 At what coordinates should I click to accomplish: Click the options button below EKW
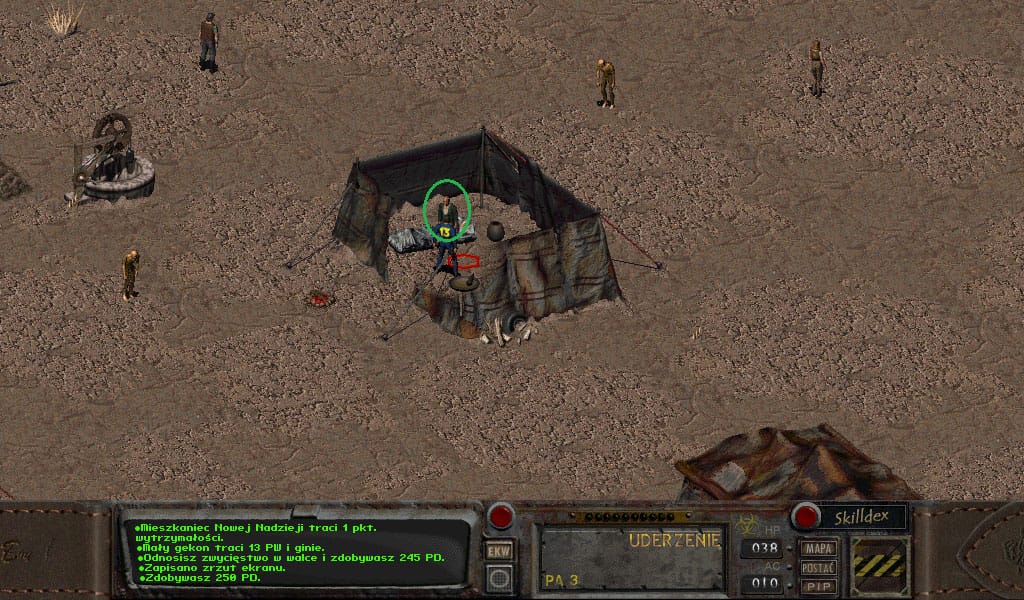499,577
